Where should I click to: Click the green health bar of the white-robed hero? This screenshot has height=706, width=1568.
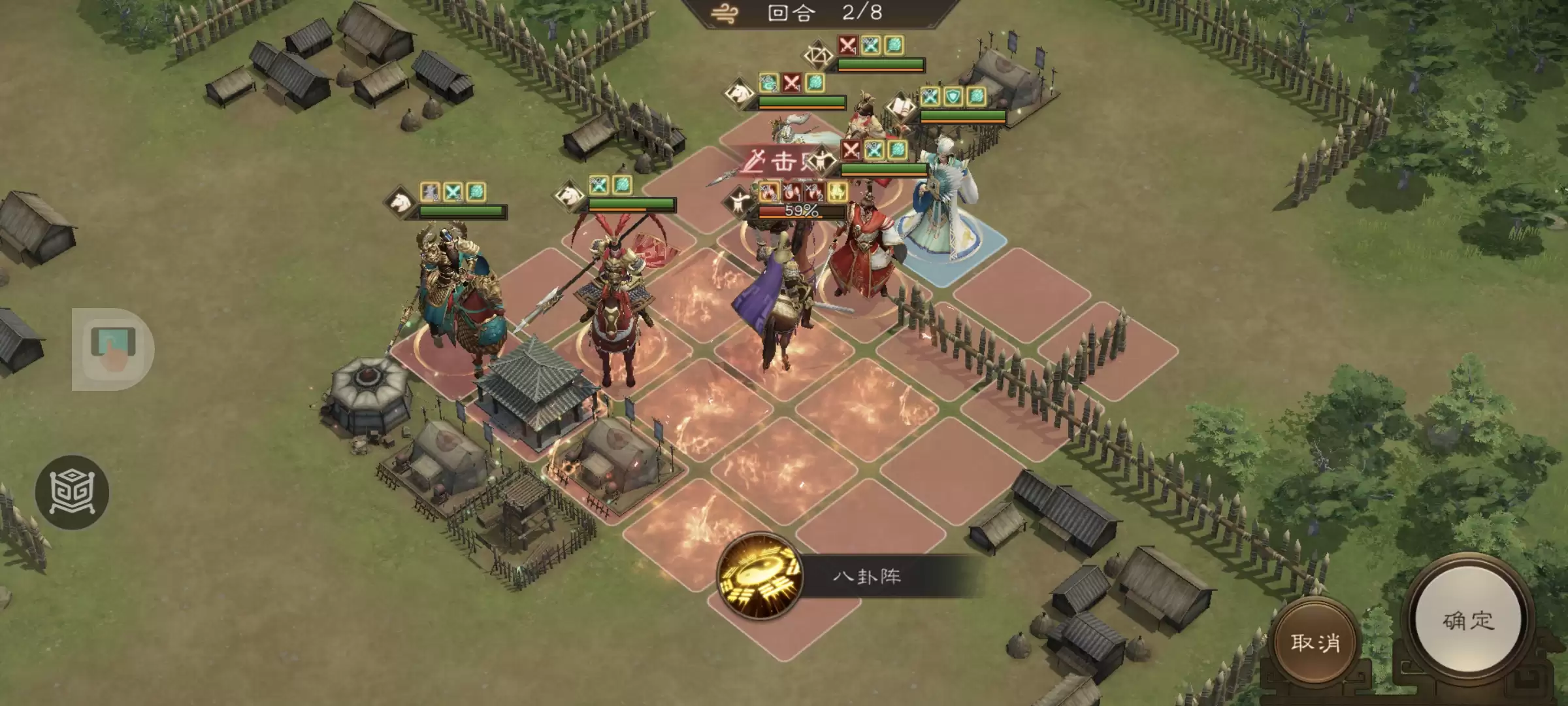884,169
